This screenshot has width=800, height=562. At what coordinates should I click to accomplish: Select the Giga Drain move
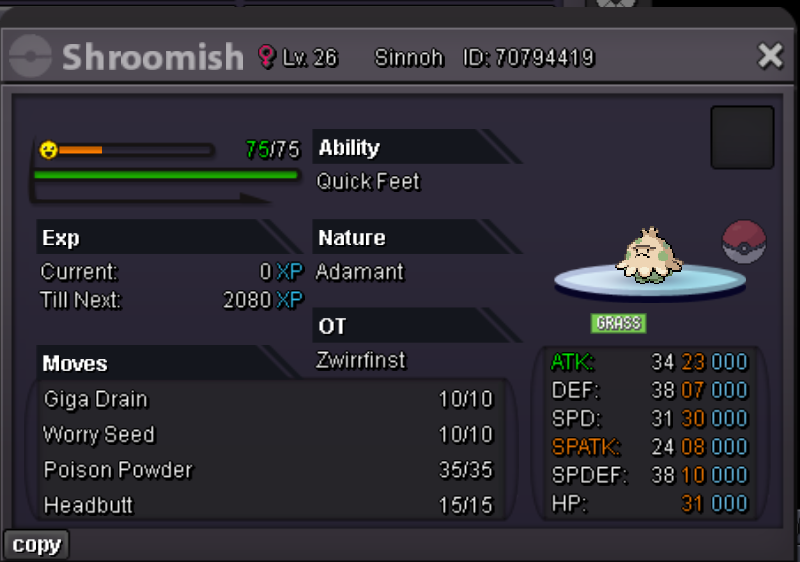[x=268, y=400]
